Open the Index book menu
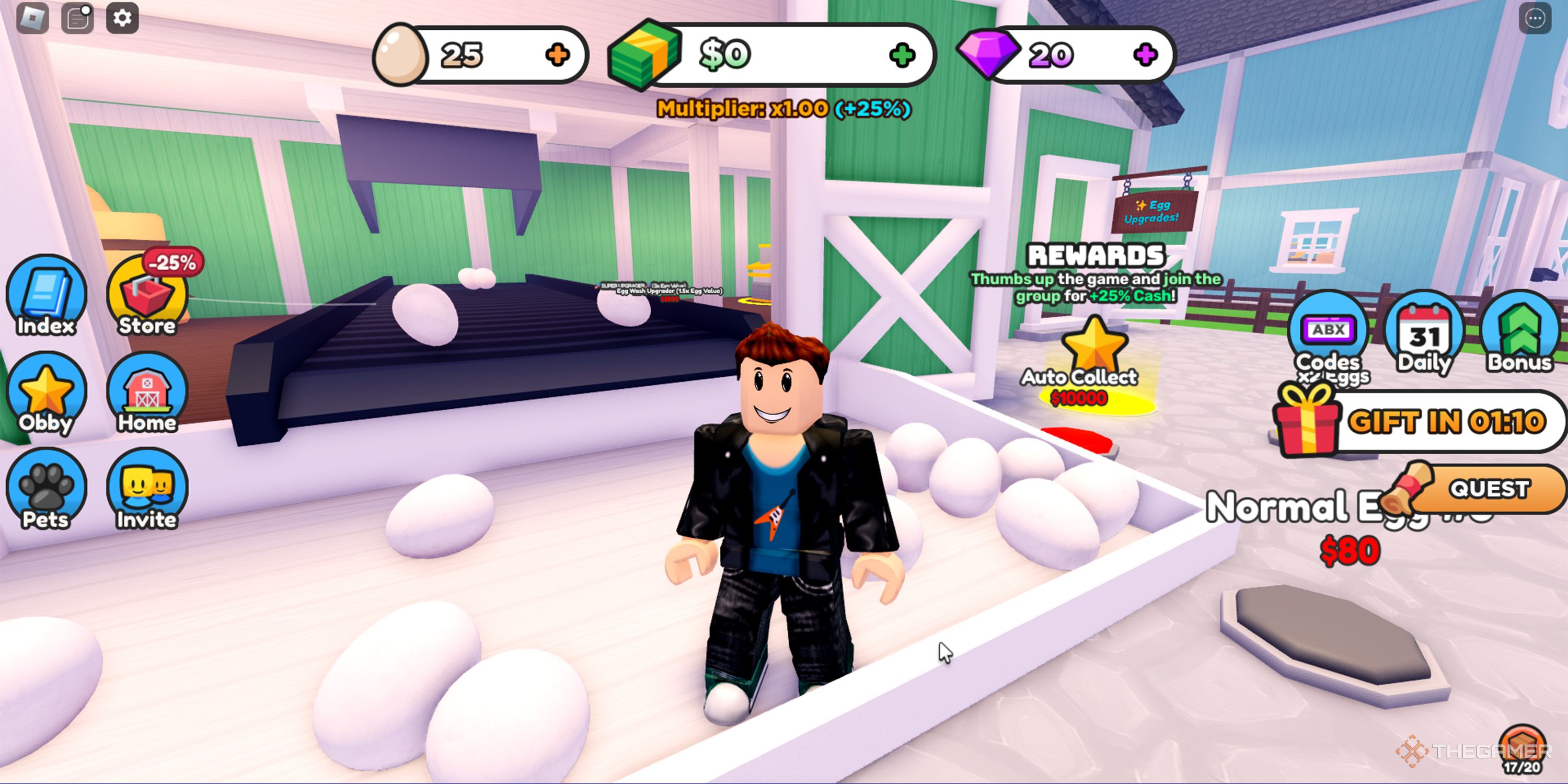The height and width of the screenshot is (784, 1568). click(x=47, y=296)
